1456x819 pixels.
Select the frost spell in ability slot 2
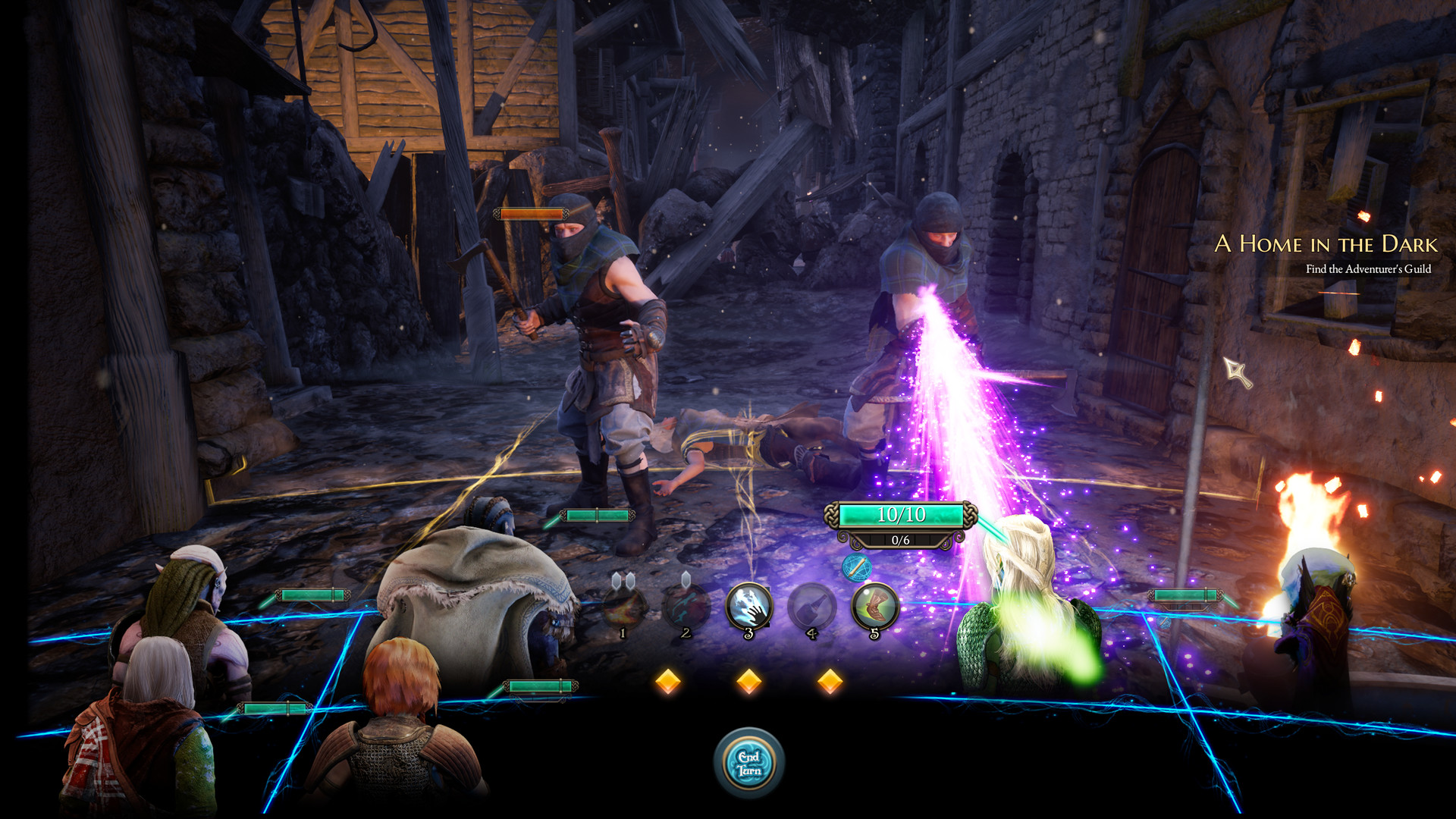pos(686,604)
